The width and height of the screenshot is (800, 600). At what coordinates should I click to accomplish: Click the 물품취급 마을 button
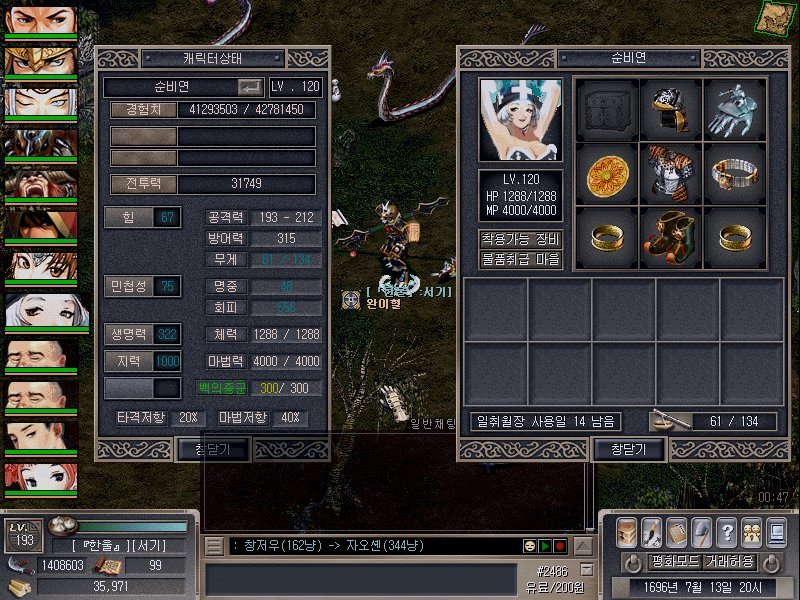point(520,259)
